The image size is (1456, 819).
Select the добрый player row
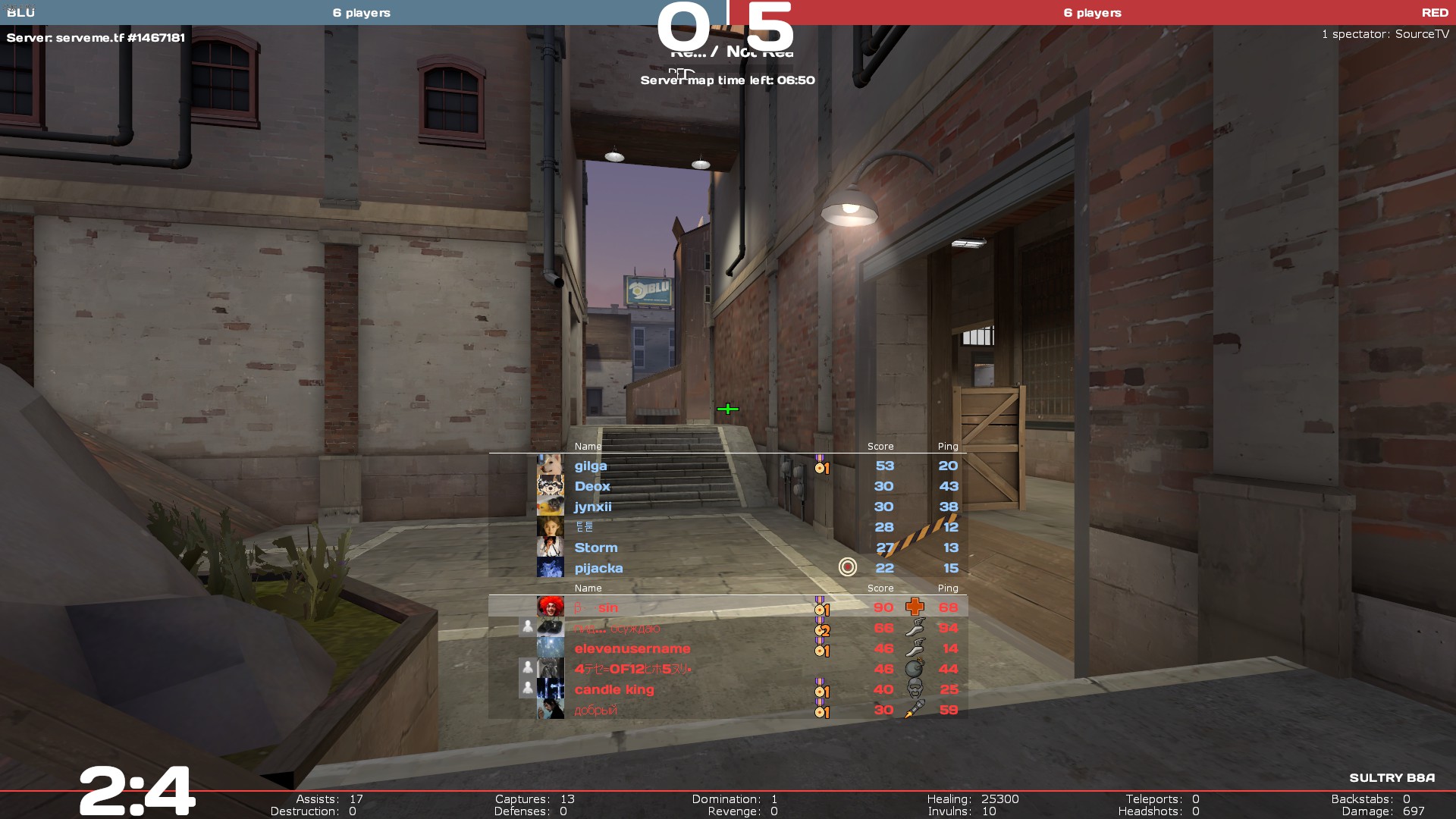click(595, 711)
